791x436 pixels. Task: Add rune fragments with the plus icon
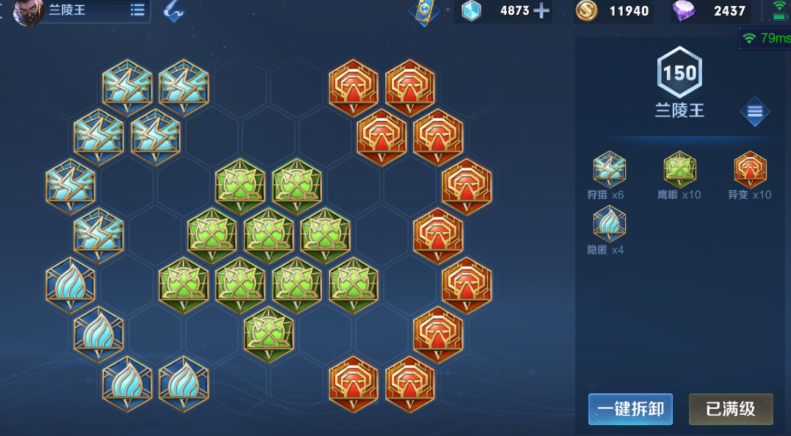[x=542, y=11]
